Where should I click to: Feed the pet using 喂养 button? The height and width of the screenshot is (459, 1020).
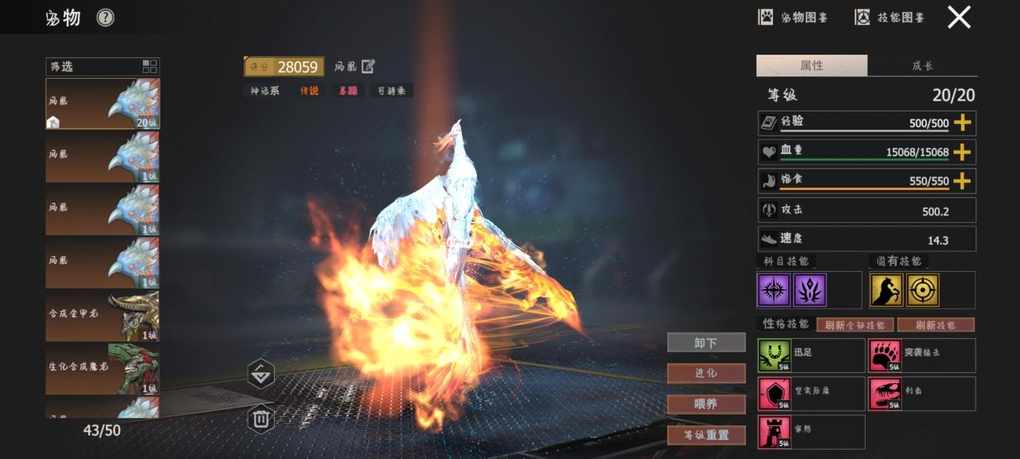[706, 404]
